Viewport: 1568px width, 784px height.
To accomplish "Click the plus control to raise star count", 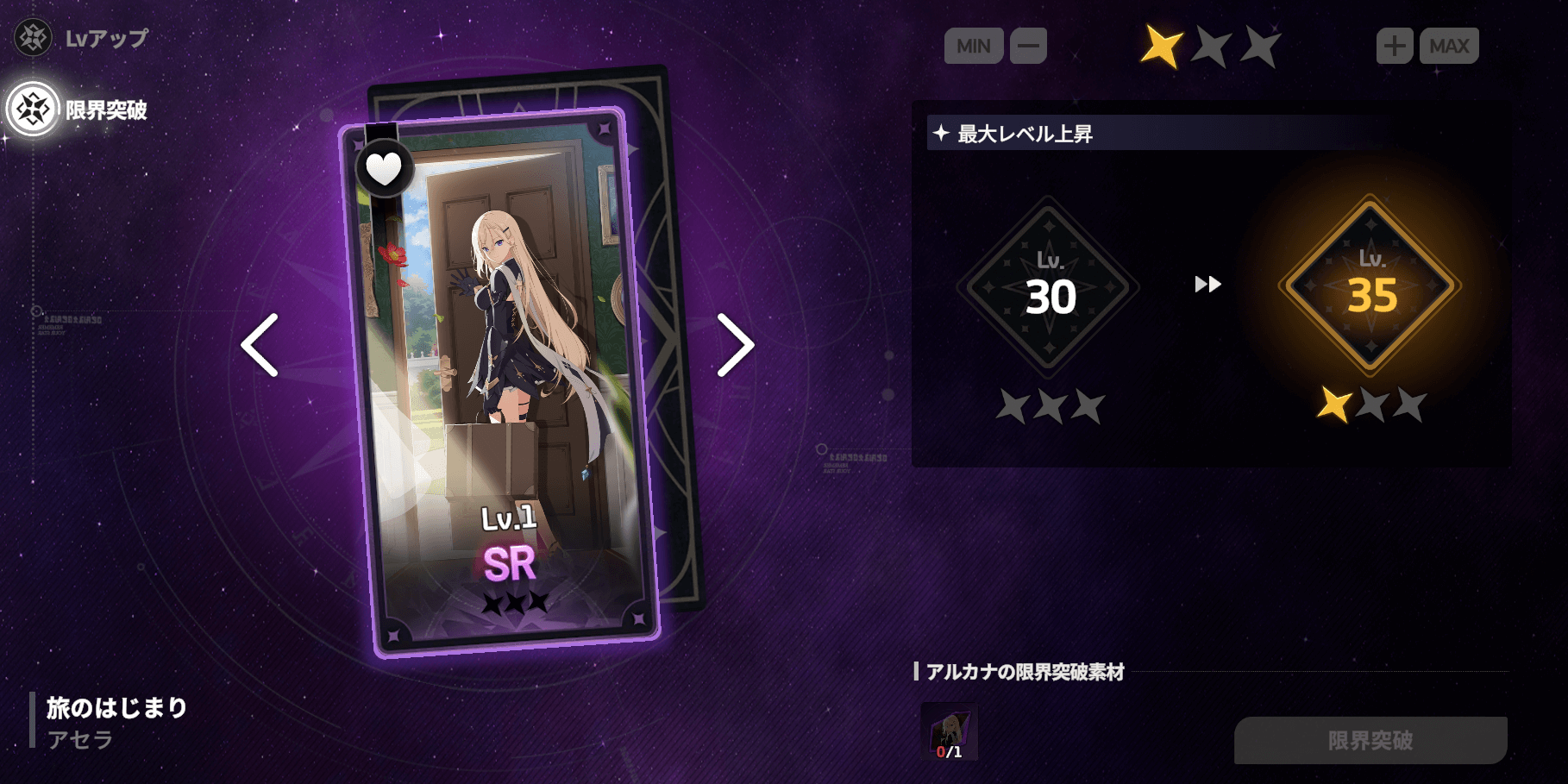I will pos(1395,47).
